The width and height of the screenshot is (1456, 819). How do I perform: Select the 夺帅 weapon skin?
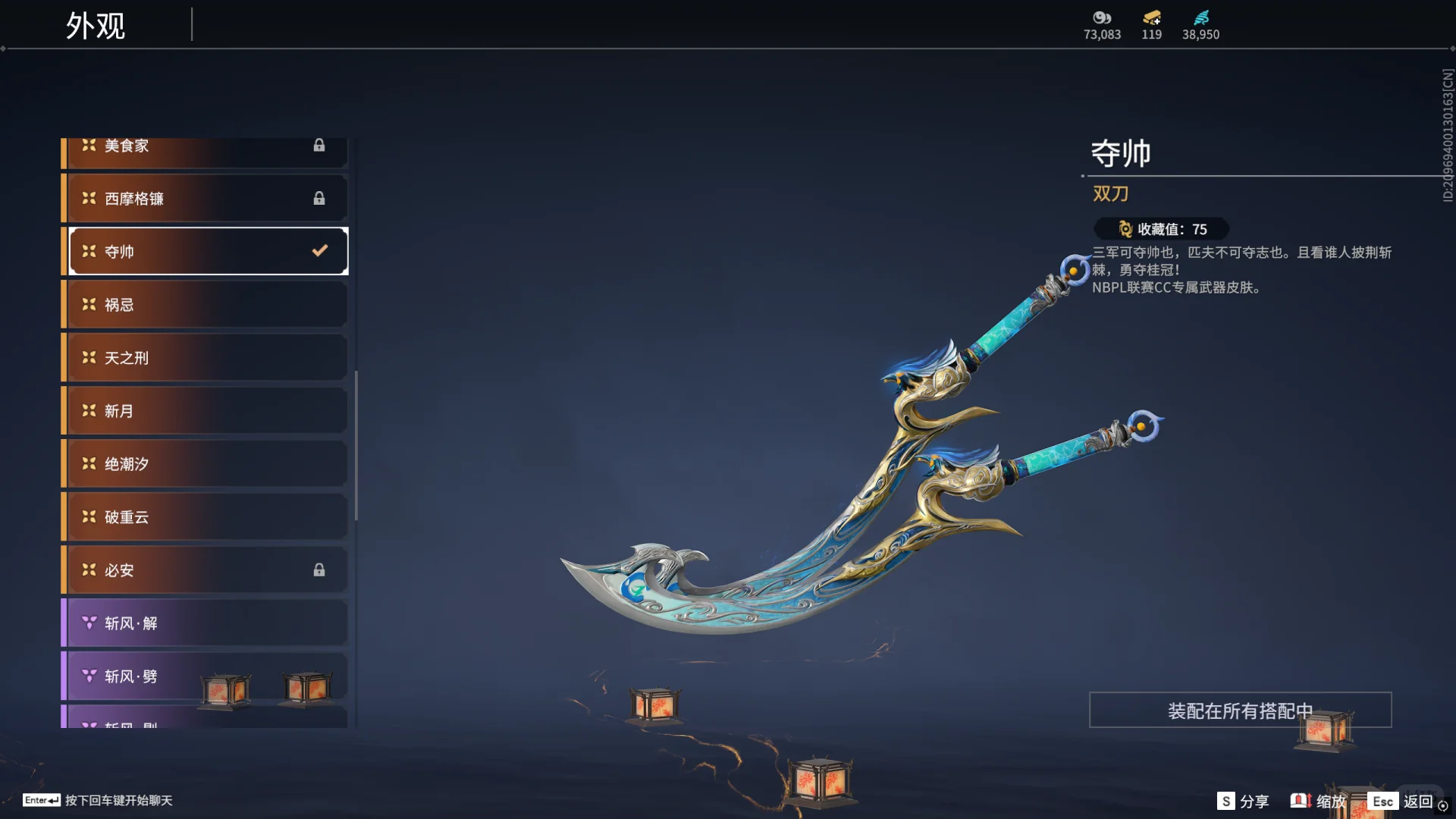[205, 252]
